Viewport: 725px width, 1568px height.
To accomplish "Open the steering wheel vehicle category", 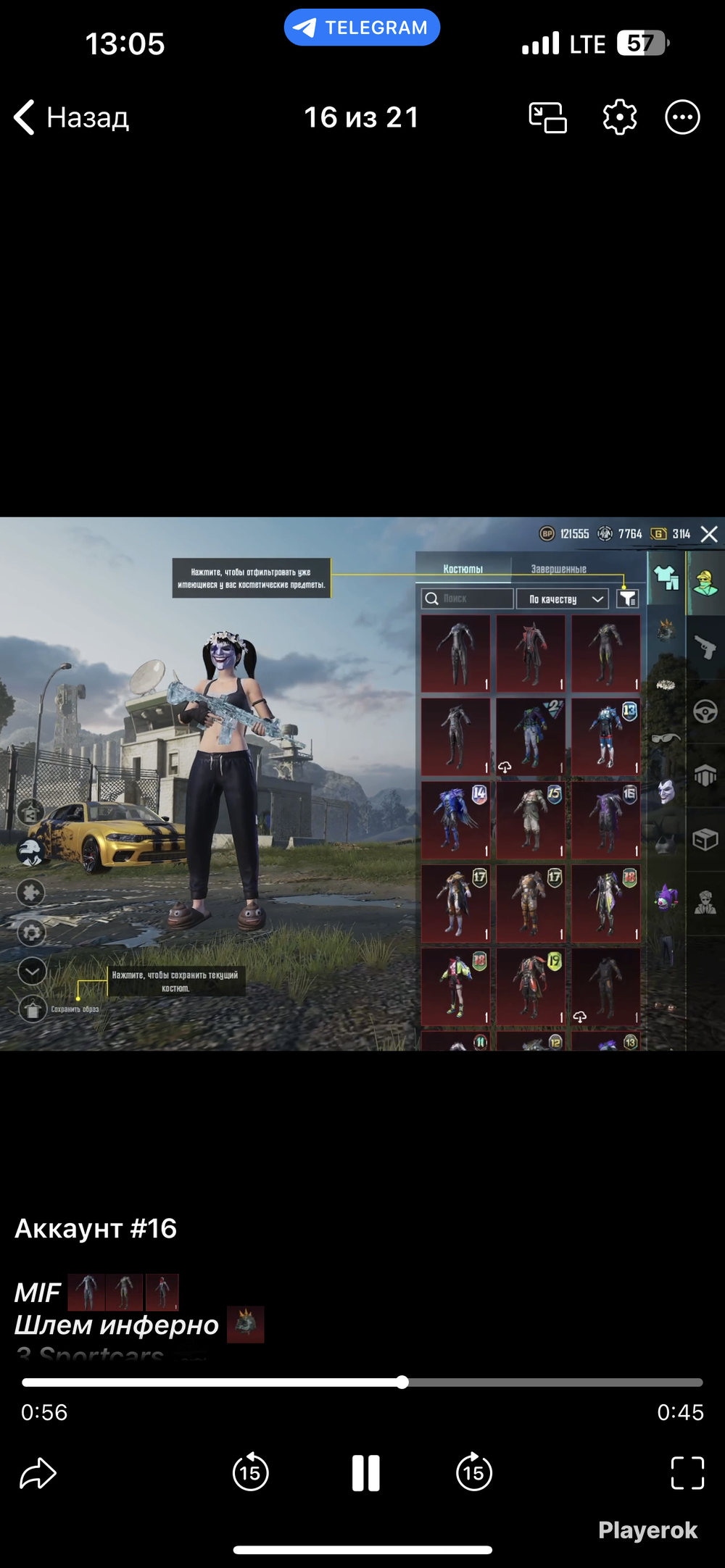I will point(705,712).
